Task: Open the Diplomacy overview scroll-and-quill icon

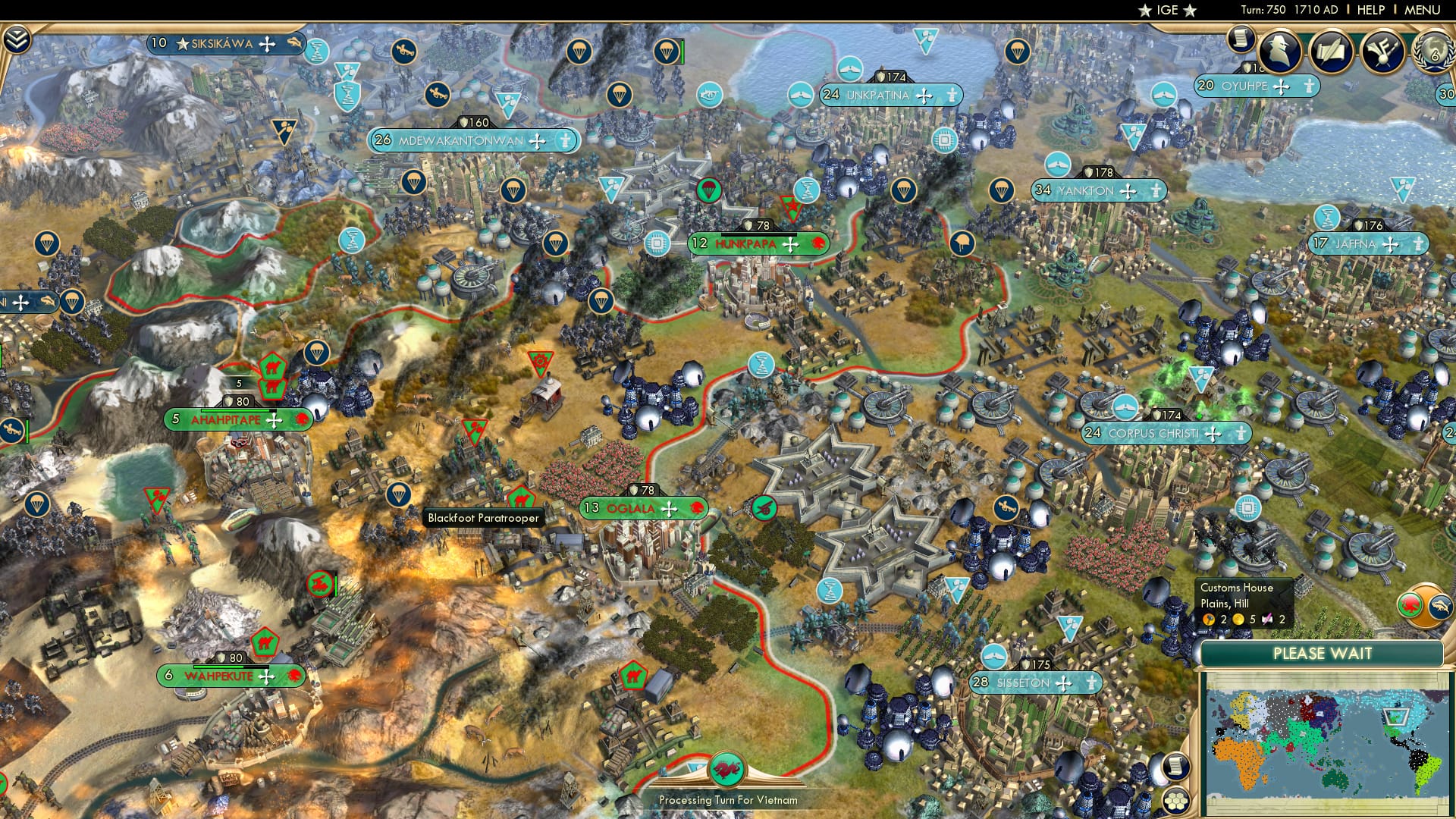Action: (1332, 50)
